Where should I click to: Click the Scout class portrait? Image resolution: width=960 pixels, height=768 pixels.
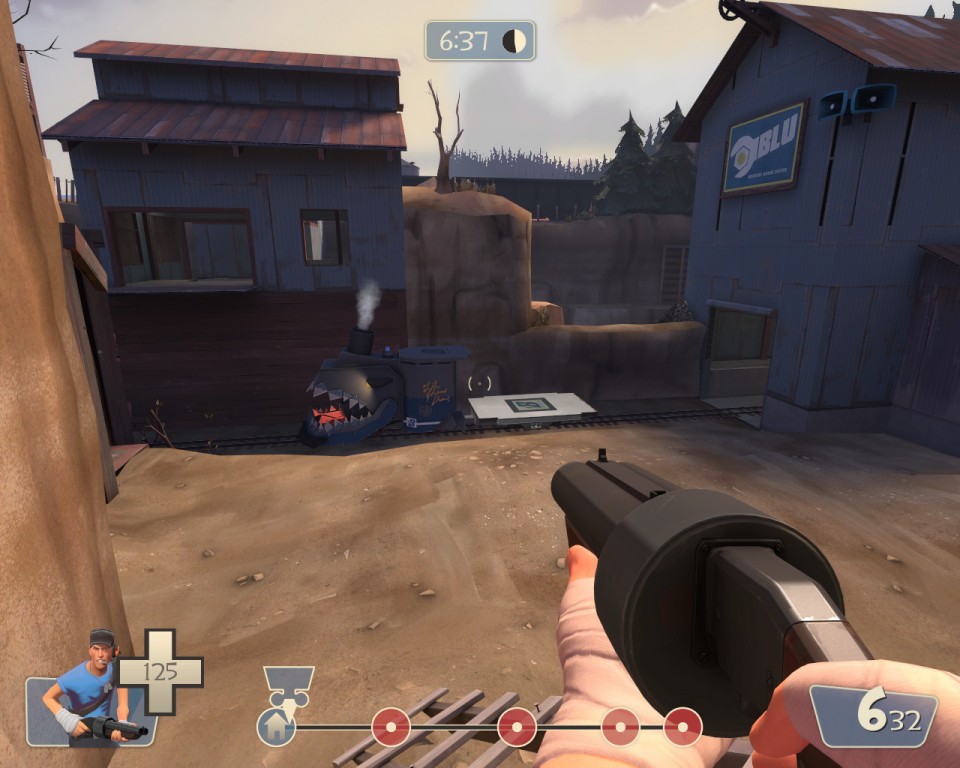point(90,688)
